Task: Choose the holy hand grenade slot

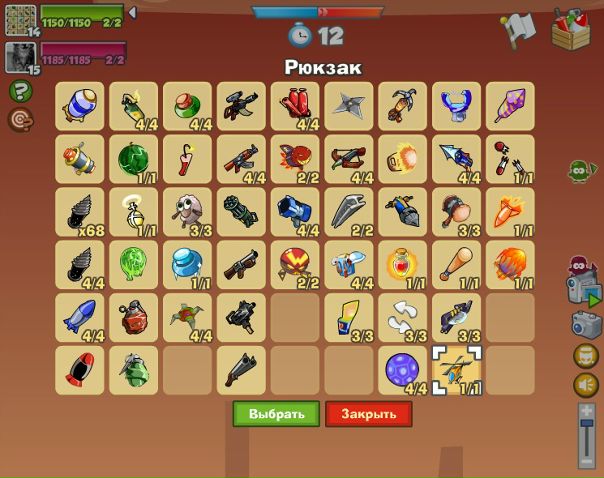Action: [x=133, y=212]
